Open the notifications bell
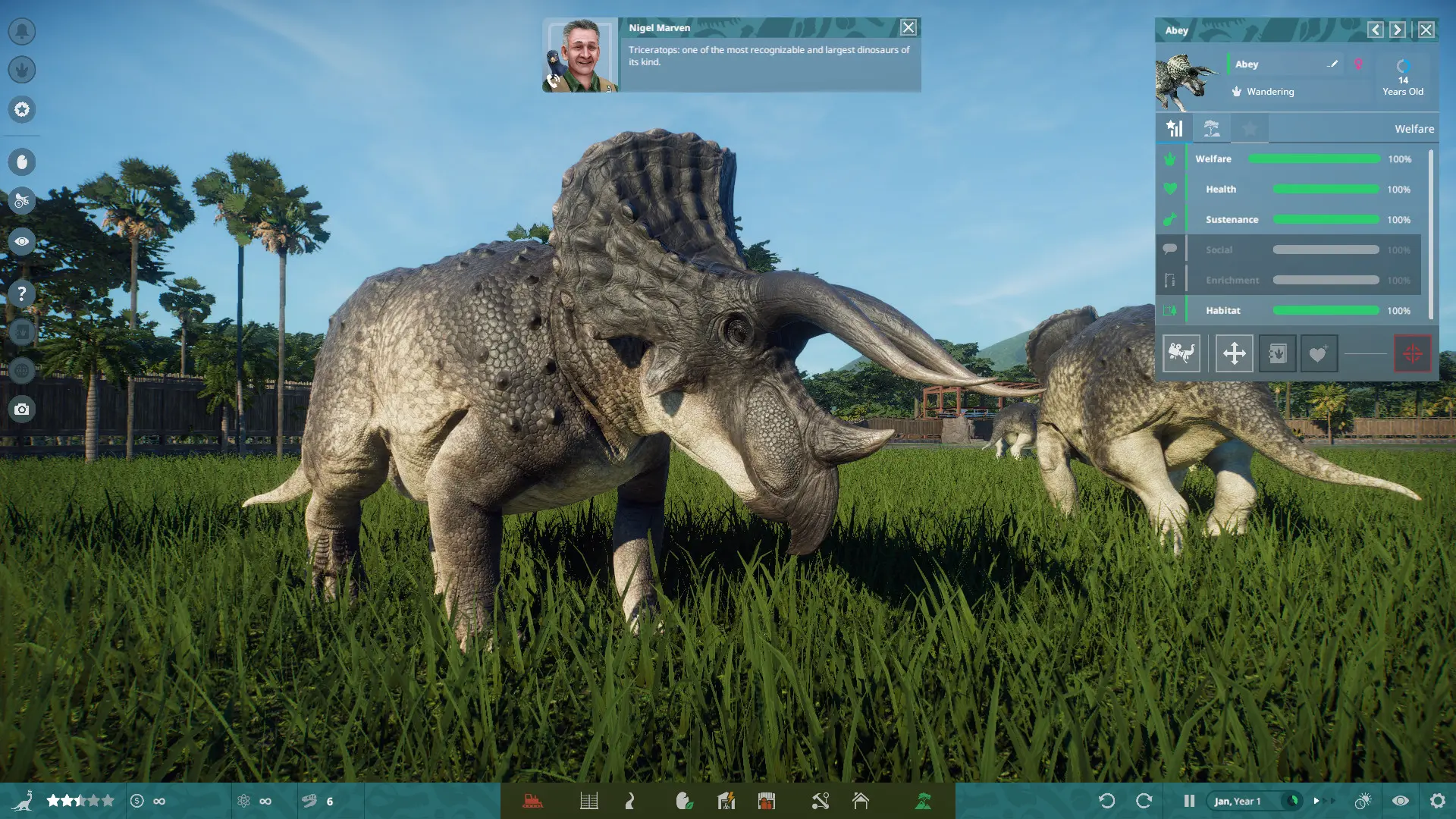This screenshot has height=819, width=1456. [x=21, y=32]
